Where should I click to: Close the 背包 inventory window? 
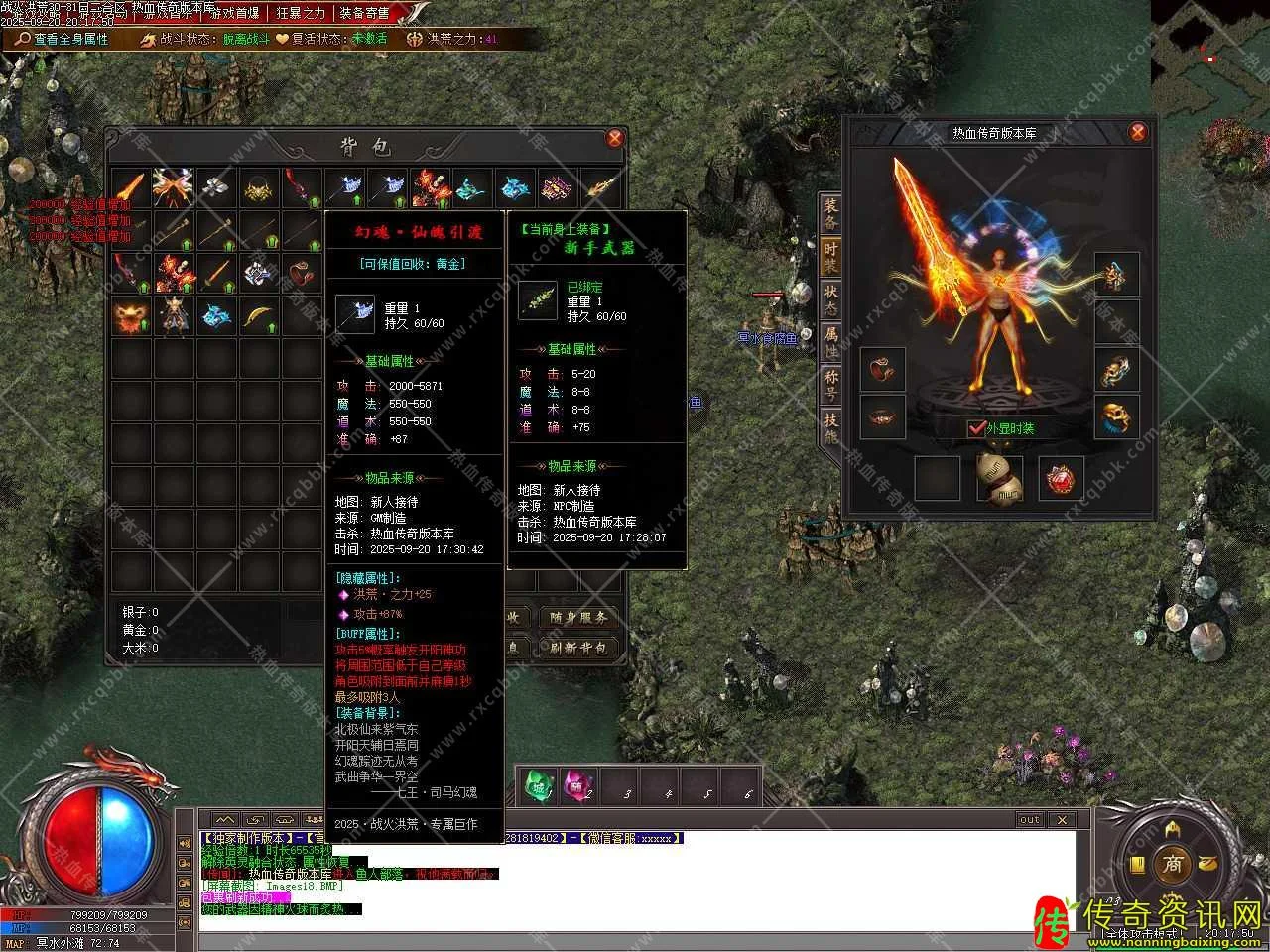pyautogui.click(x=615, y=138)
